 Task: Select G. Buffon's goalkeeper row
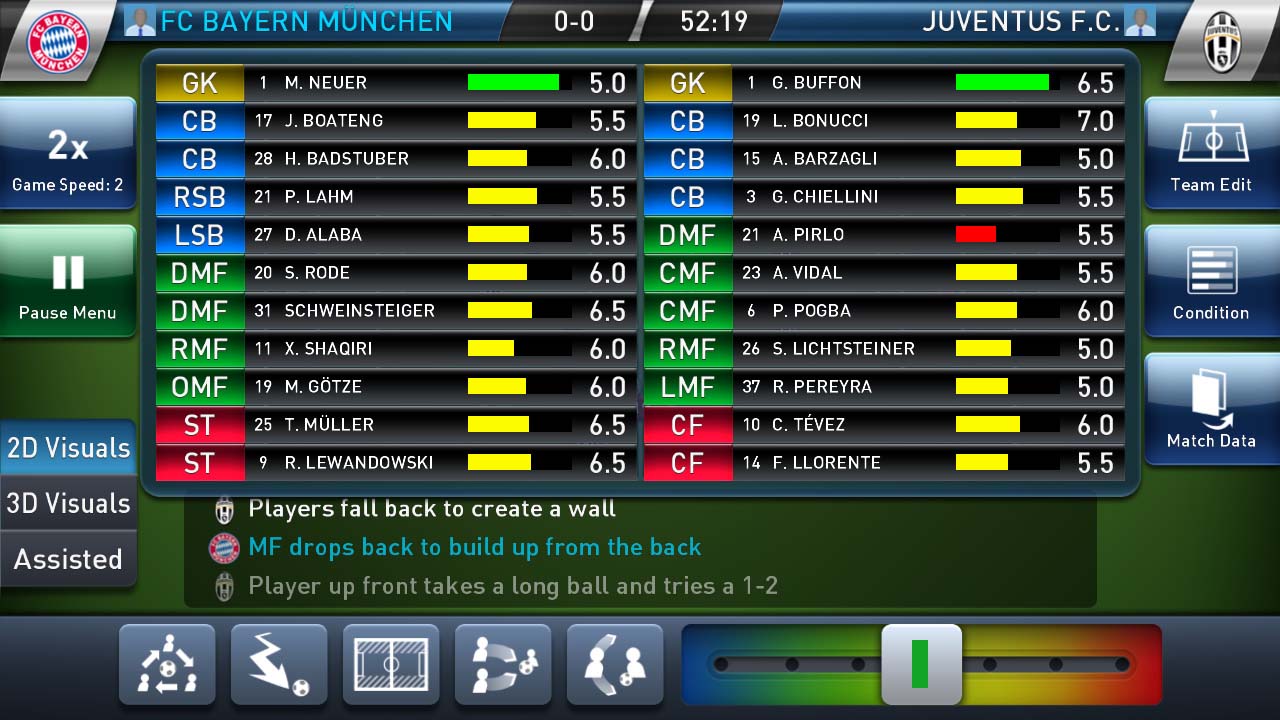click(x=884, y=83)
